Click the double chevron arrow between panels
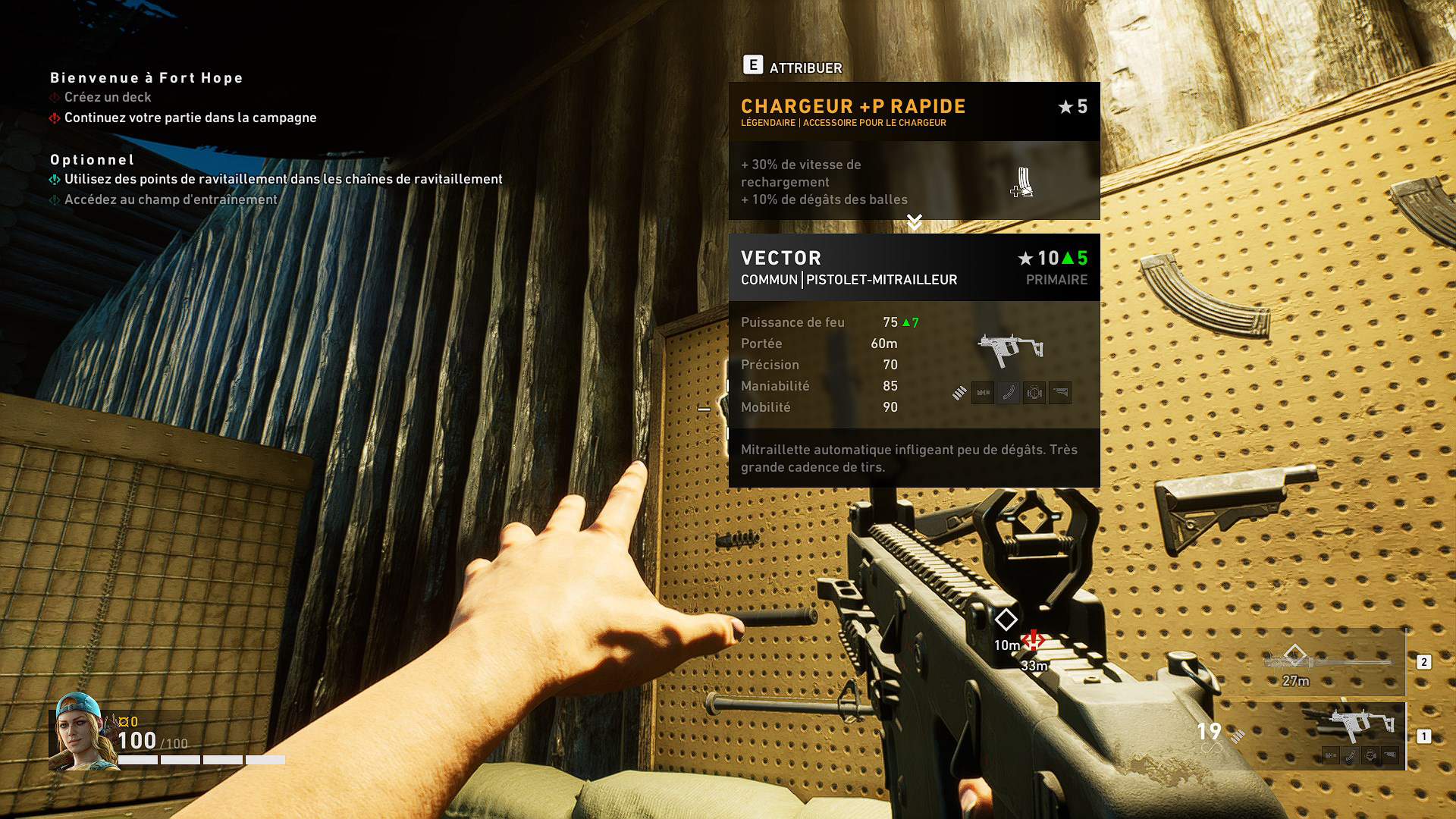This screenshot has height=819, width=1456. (915, 222)
